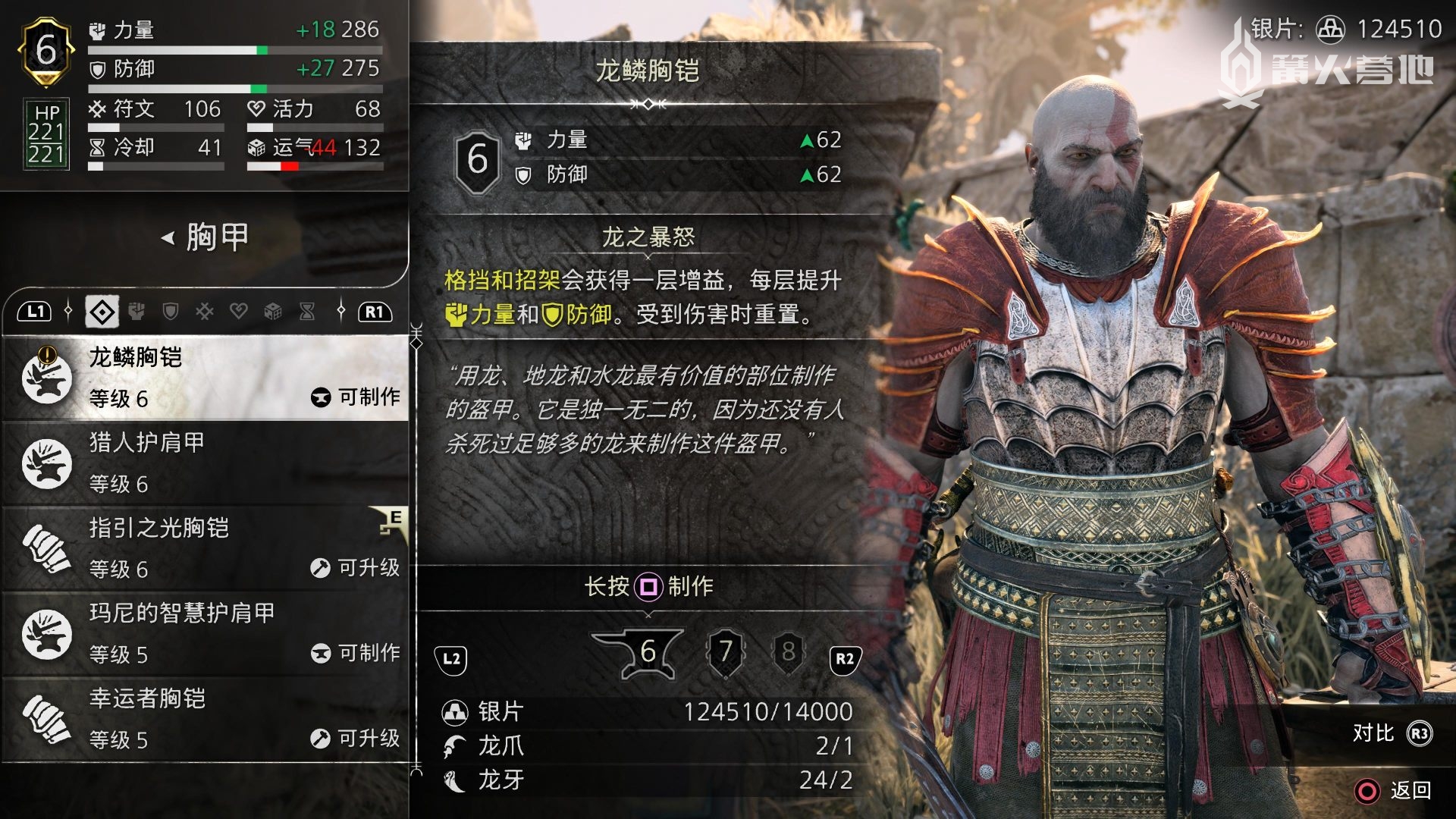Show all armor with the diamond filter

pyautogui.click(x=102, y=312)
